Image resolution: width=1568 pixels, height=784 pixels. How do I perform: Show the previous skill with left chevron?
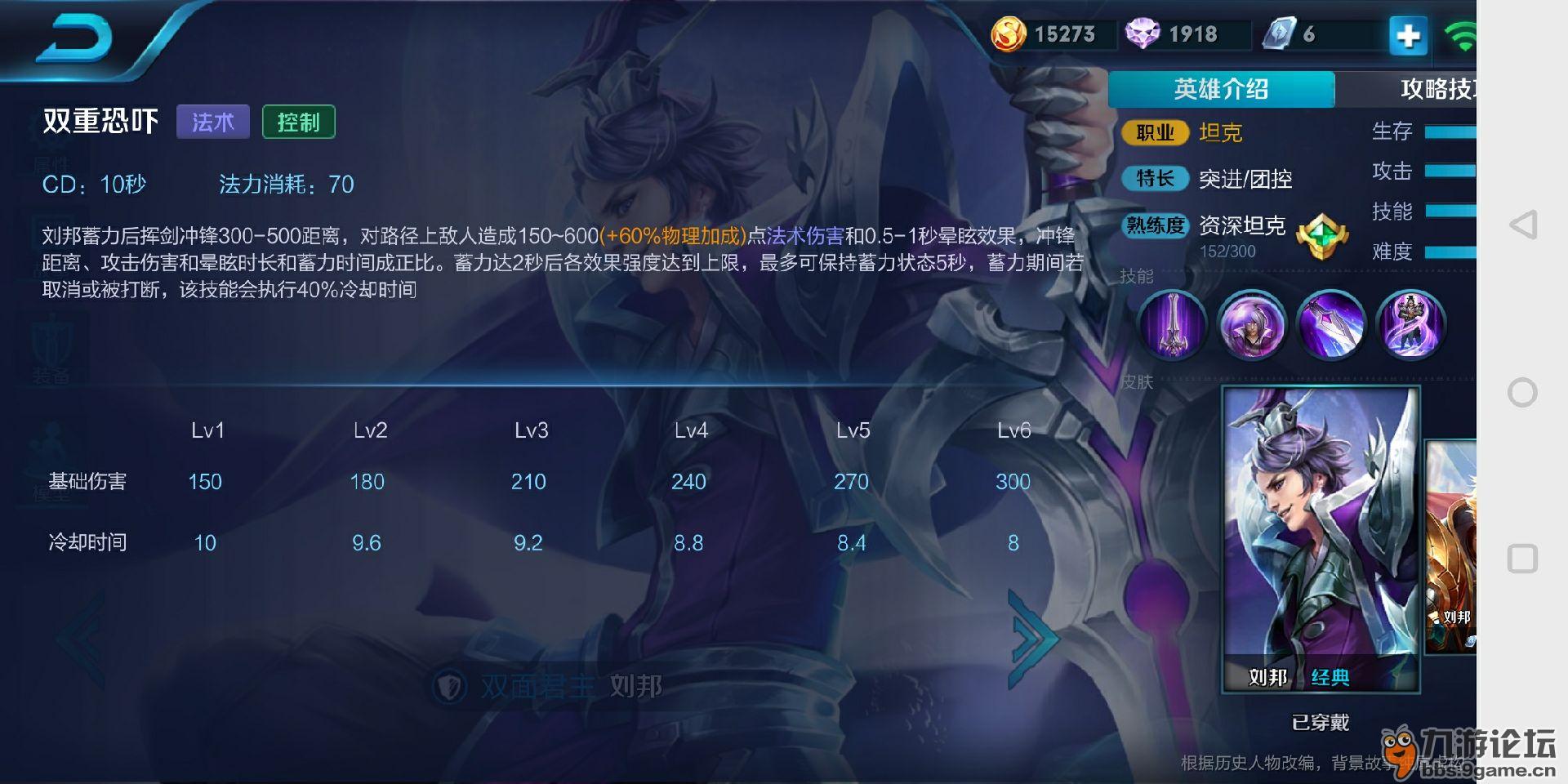click(x=82, y=639)
